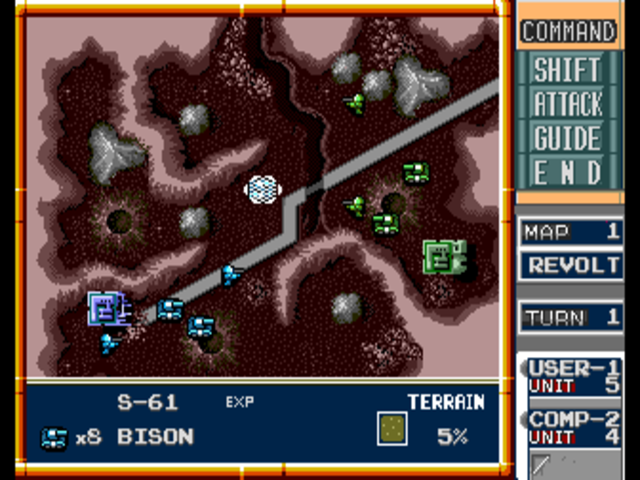Select the blue headquarters base unit

click(x=105, y=309)
